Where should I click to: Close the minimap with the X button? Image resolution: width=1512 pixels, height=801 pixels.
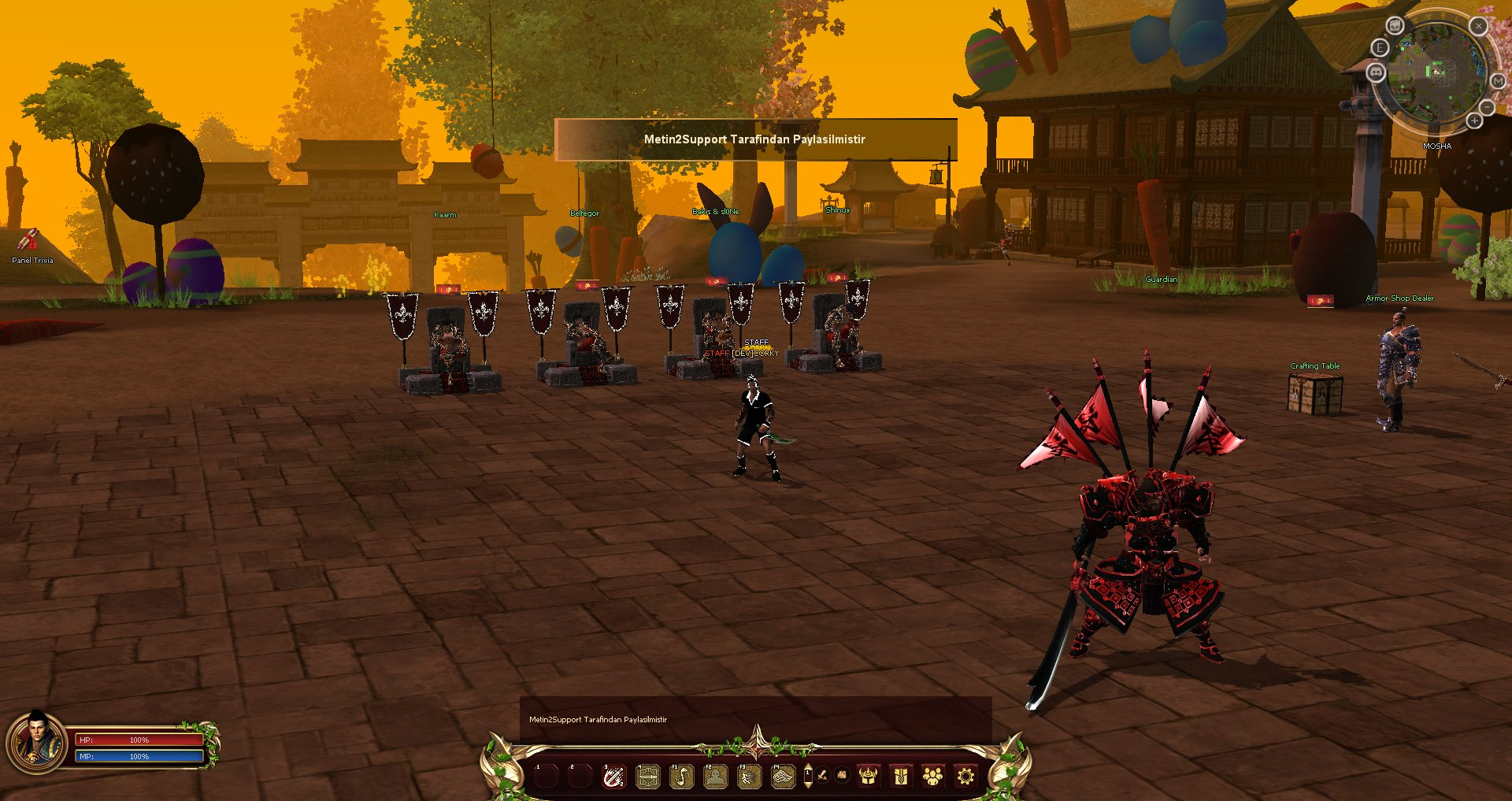click(1478, 26)
